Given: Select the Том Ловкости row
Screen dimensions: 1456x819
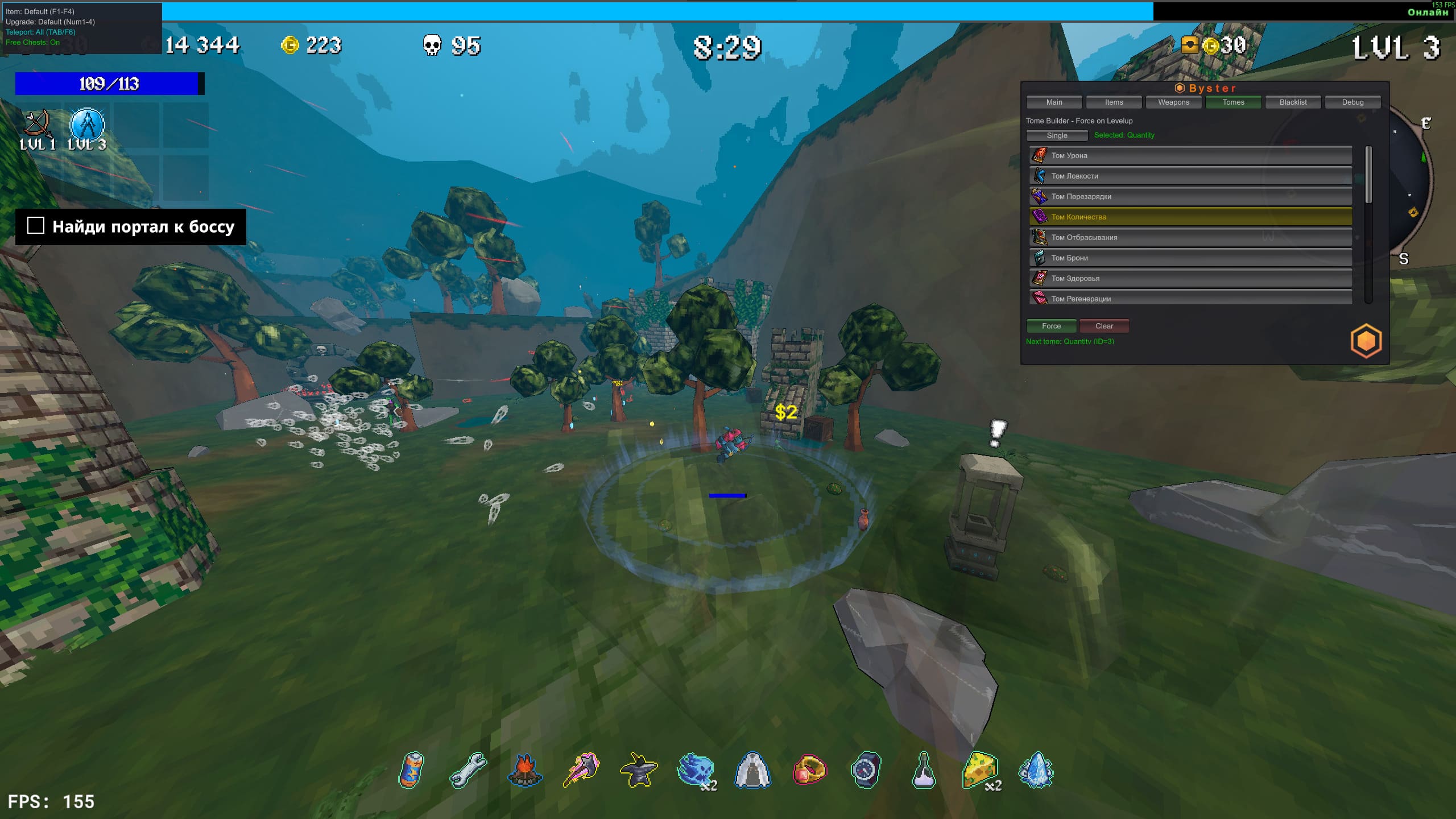Looking at the screenshot, I should (x=1190, y=176).
